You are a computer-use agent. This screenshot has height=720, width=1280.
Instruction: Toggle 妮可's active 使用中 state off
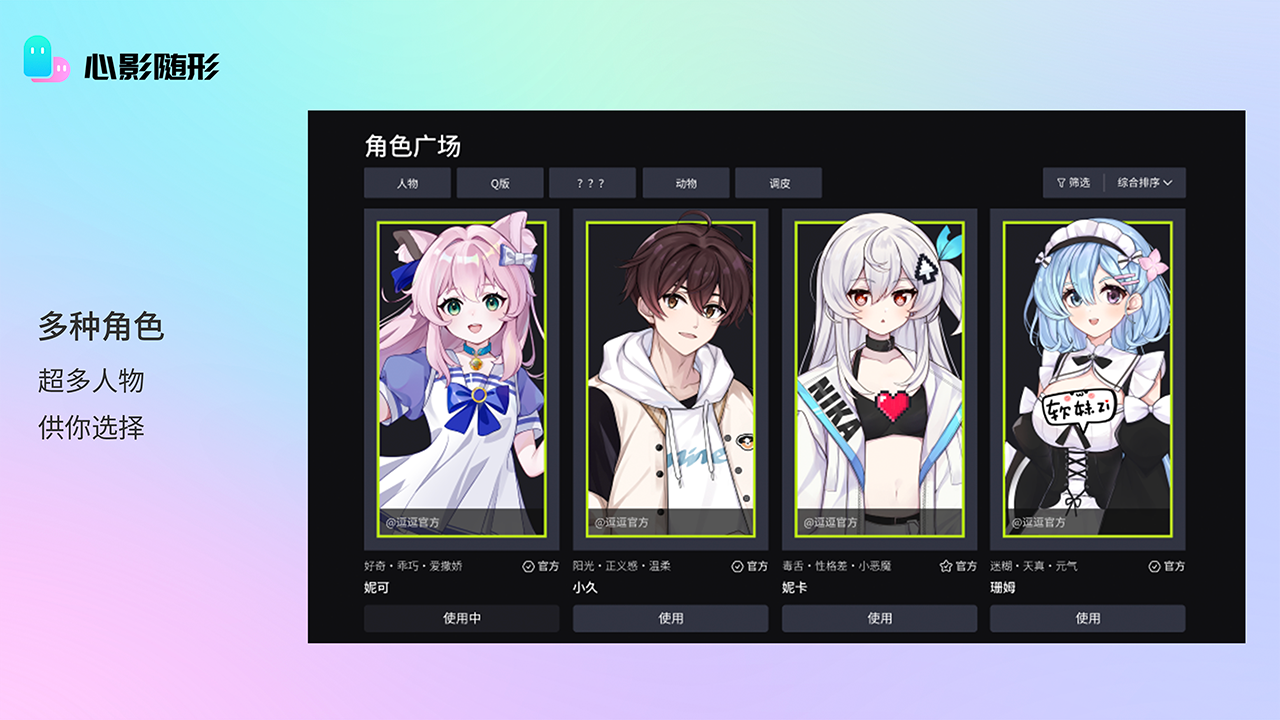pyautogui.click(x=460, y=618)
